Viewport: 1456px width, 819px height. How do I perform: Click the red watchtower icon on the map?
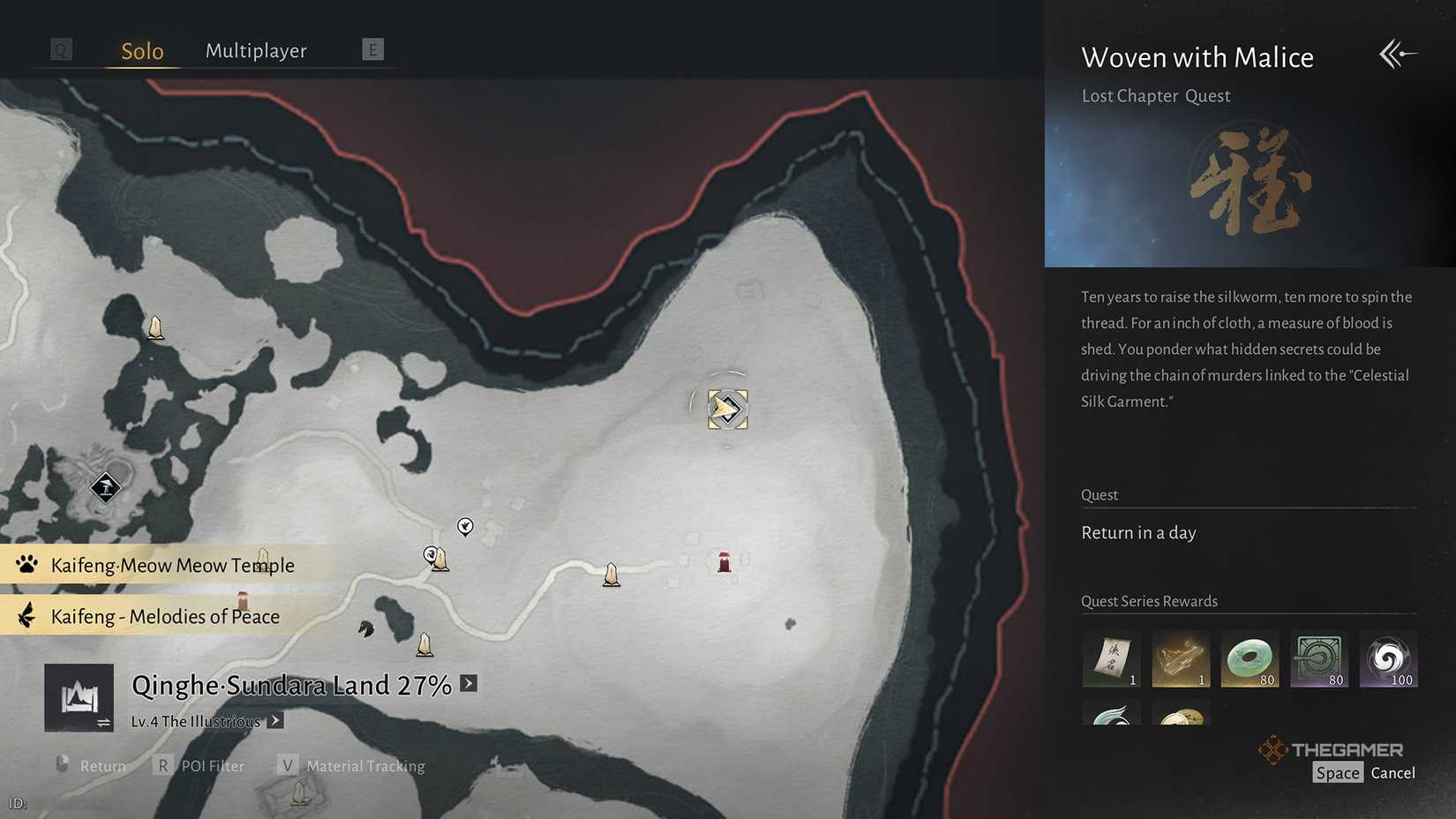[724, 560]
